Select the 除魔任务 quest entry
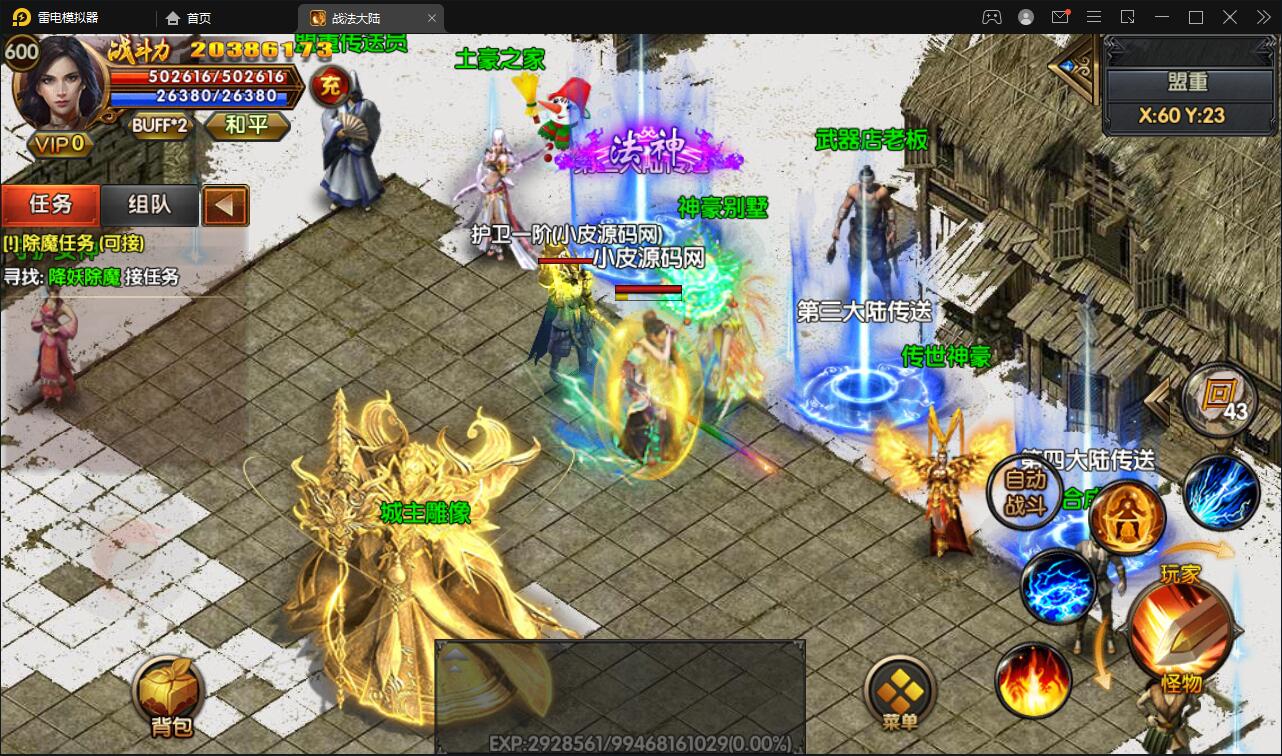Screen dimensions: 1282x756 [x=74, y=243]
